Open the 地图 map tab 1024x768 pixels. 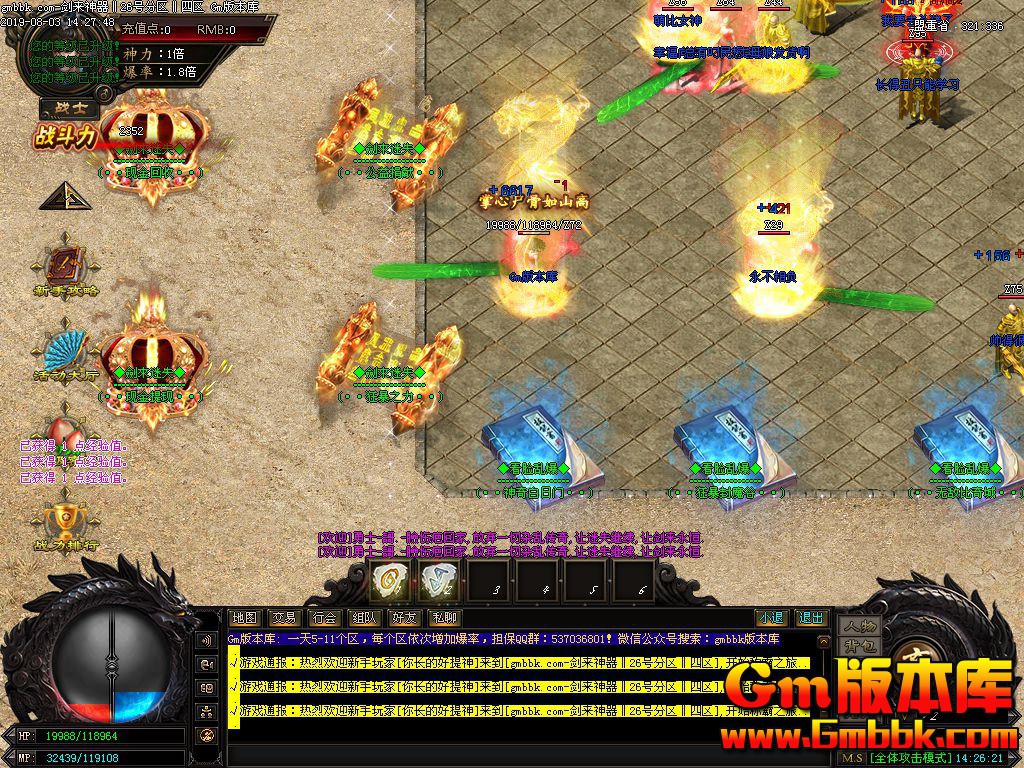(244, 618)
